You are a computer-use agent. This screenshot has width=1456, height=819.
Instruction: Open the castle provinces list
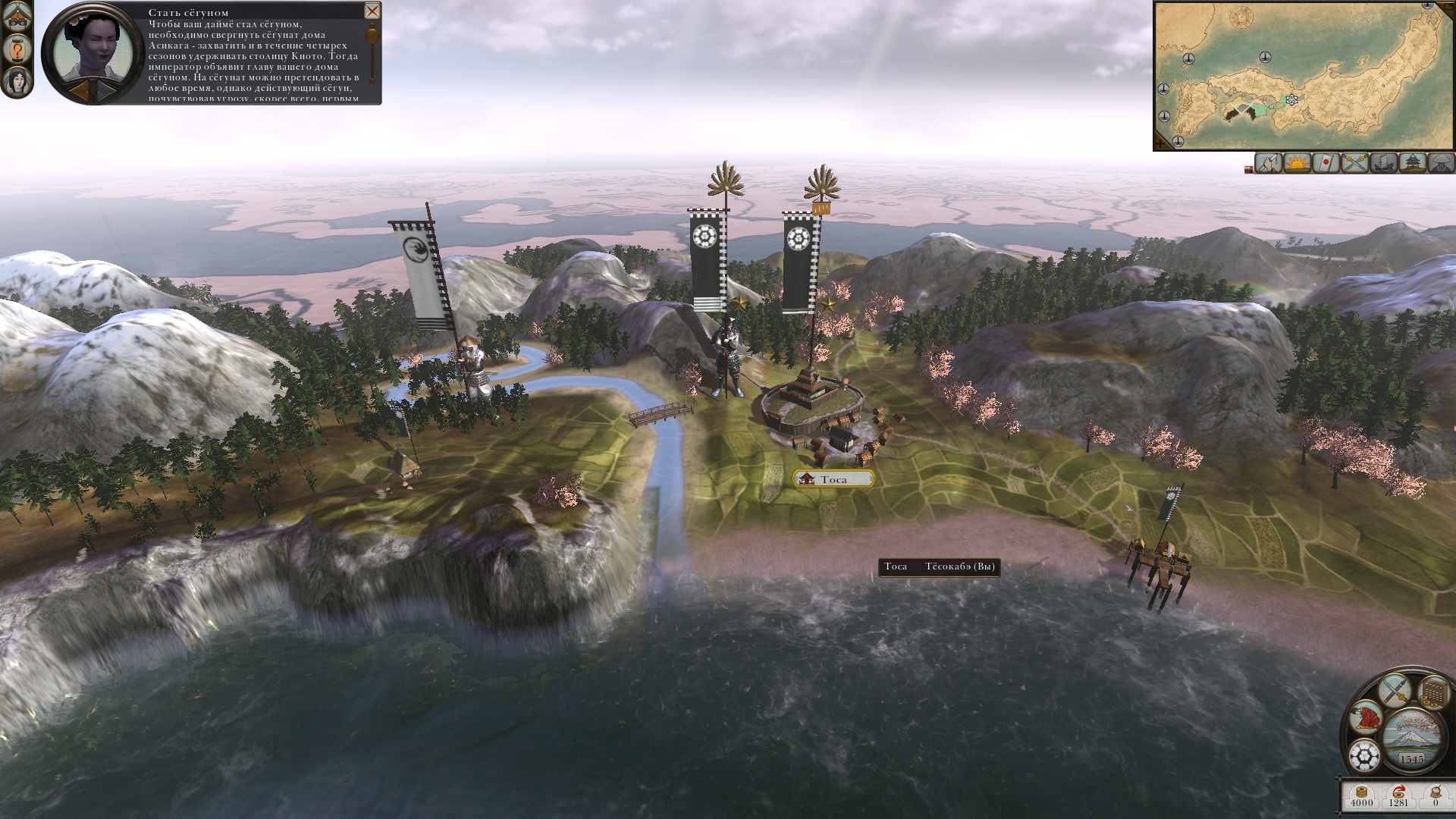tap(1411, 163)
